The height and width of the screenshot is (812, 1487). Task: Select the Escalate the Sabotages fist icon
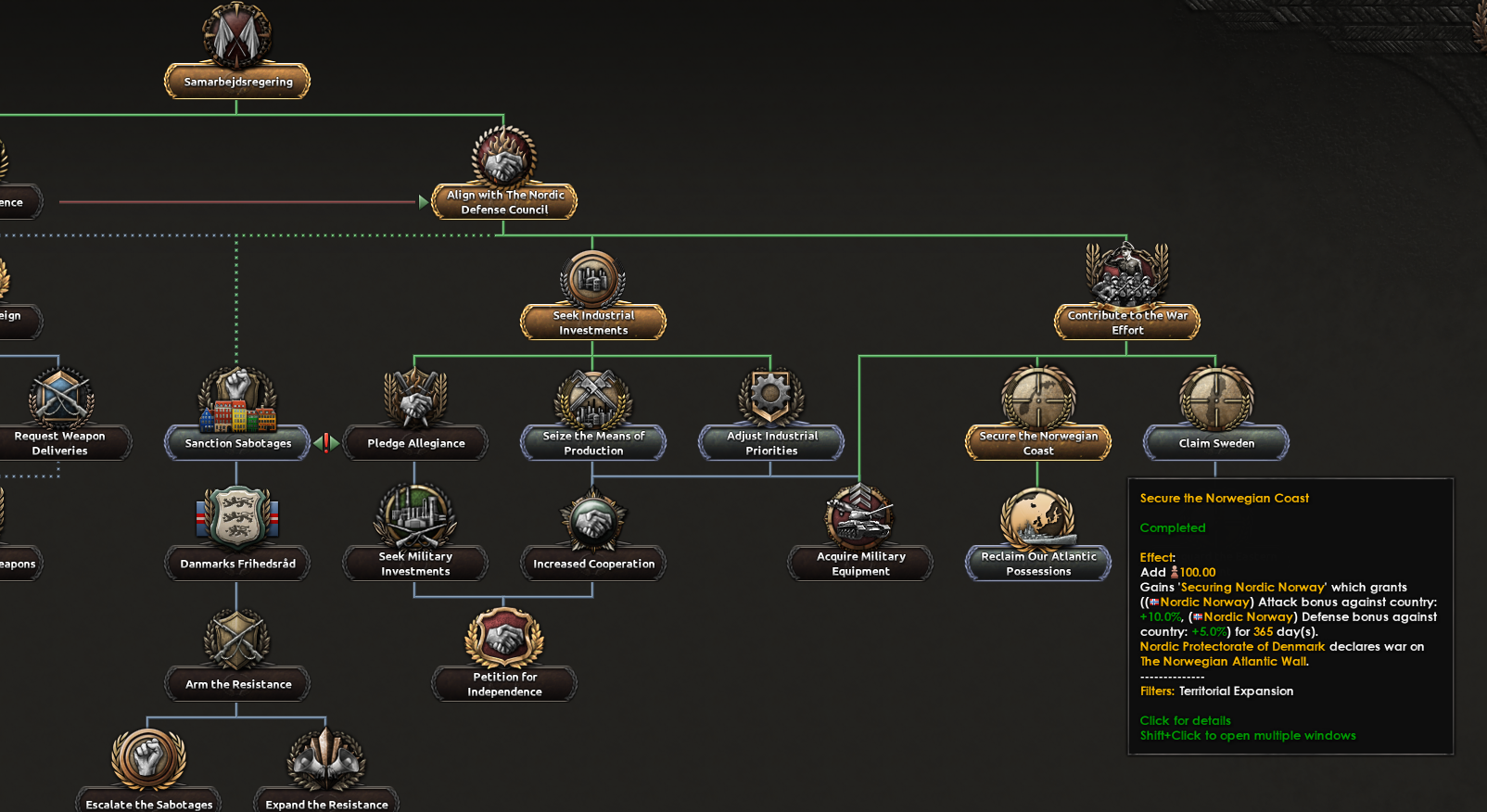147,757
